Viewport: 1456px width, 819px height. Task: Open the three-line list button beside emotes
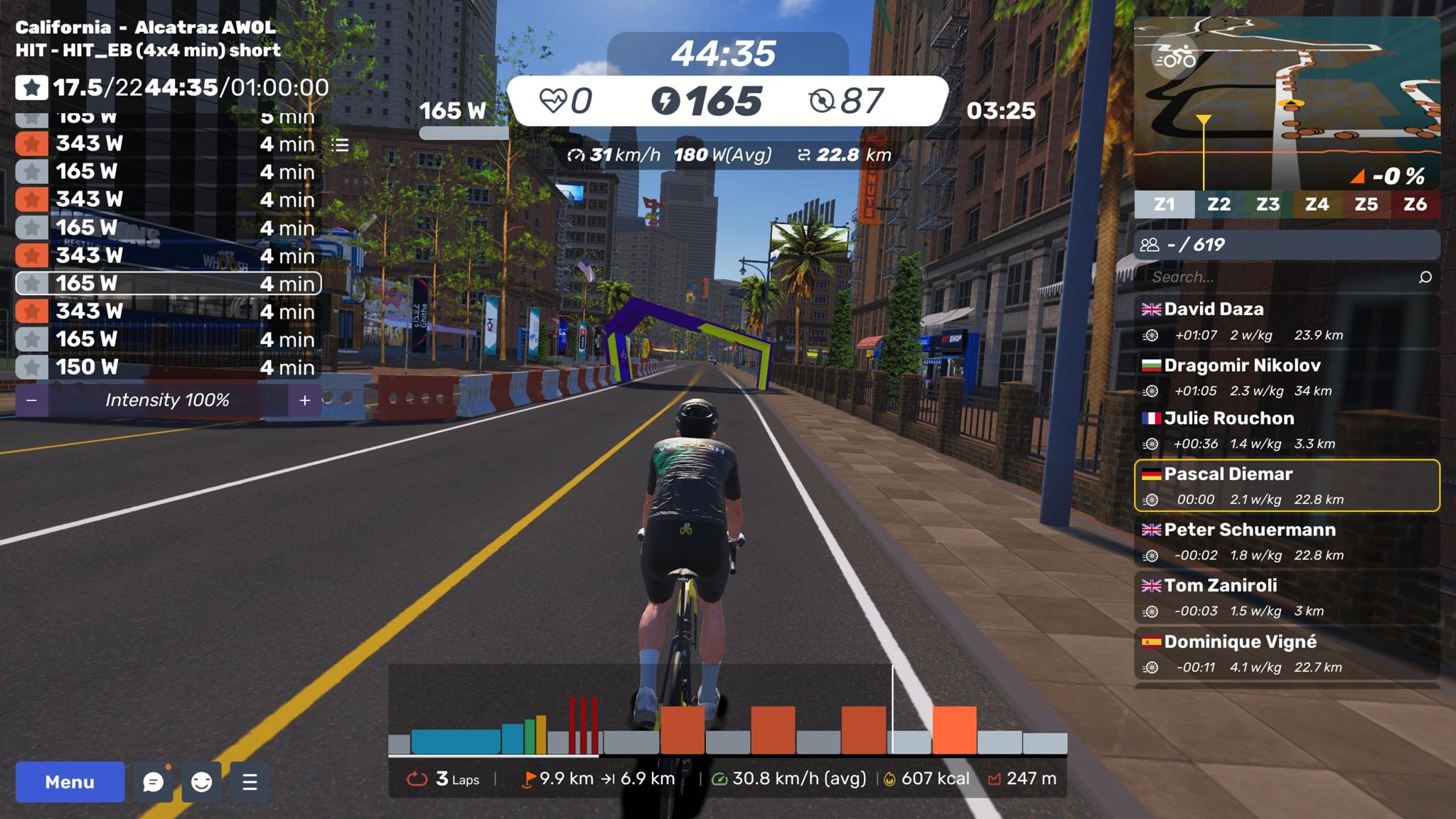coord(250,782)
